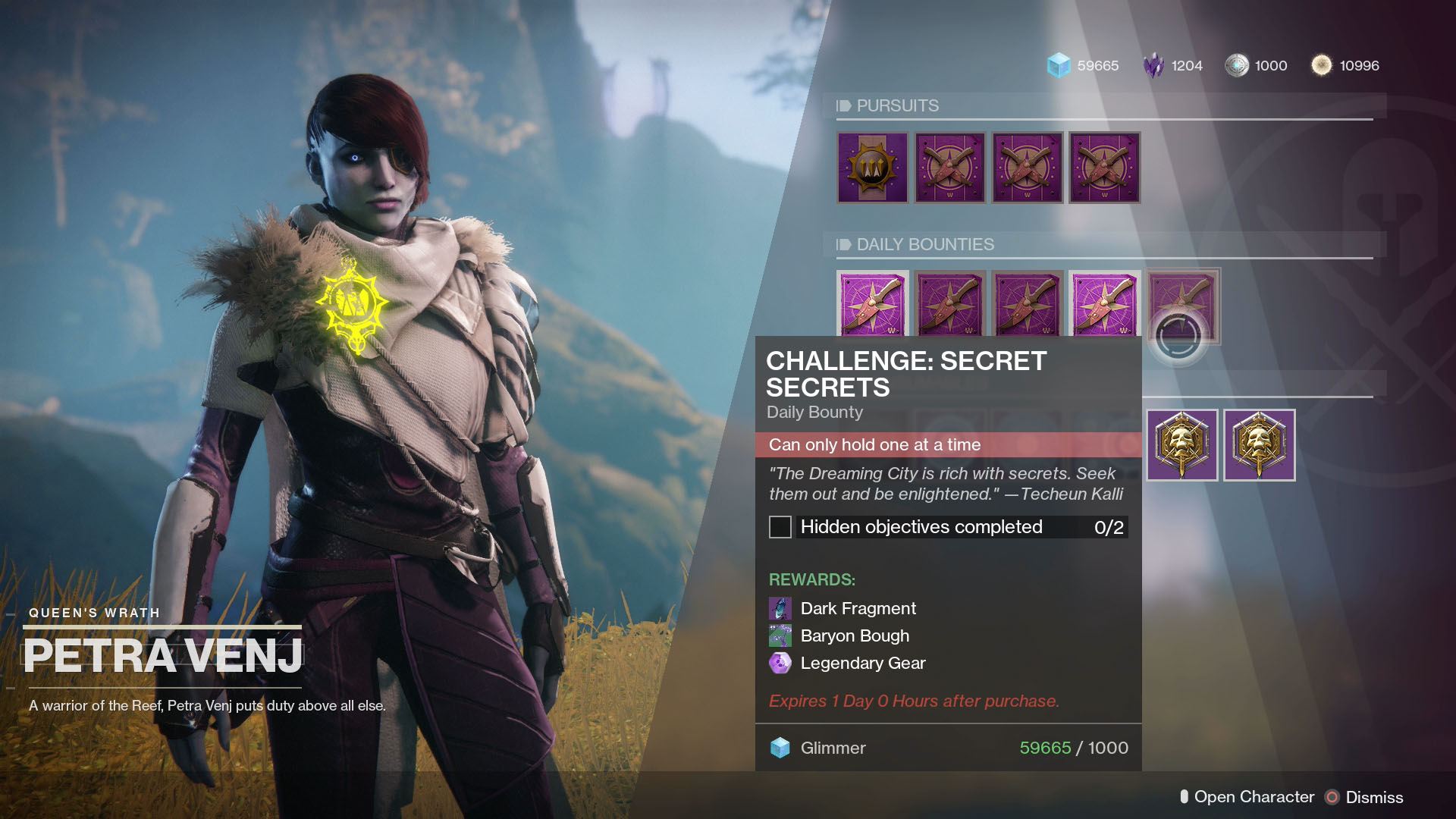Select the gold emblem pursuit under Pursuits
Screen dimensions: 1456x819
[871, 168]
